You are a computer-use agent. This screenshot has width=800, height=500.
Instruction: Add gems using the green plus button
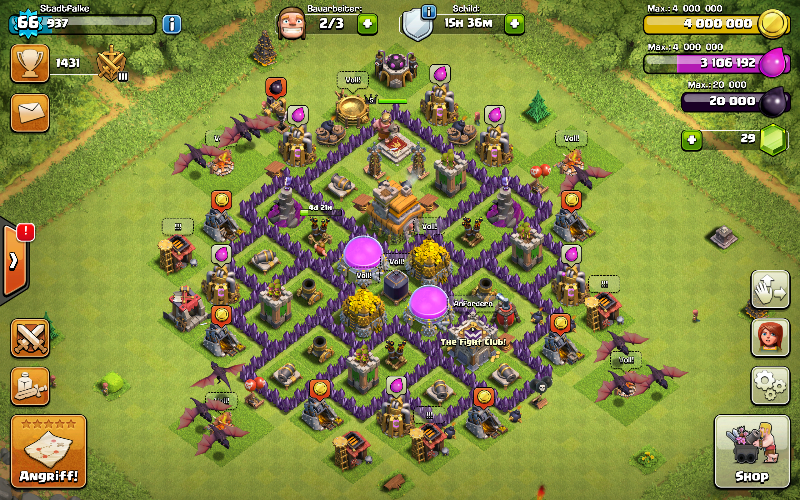coord(691,139)
